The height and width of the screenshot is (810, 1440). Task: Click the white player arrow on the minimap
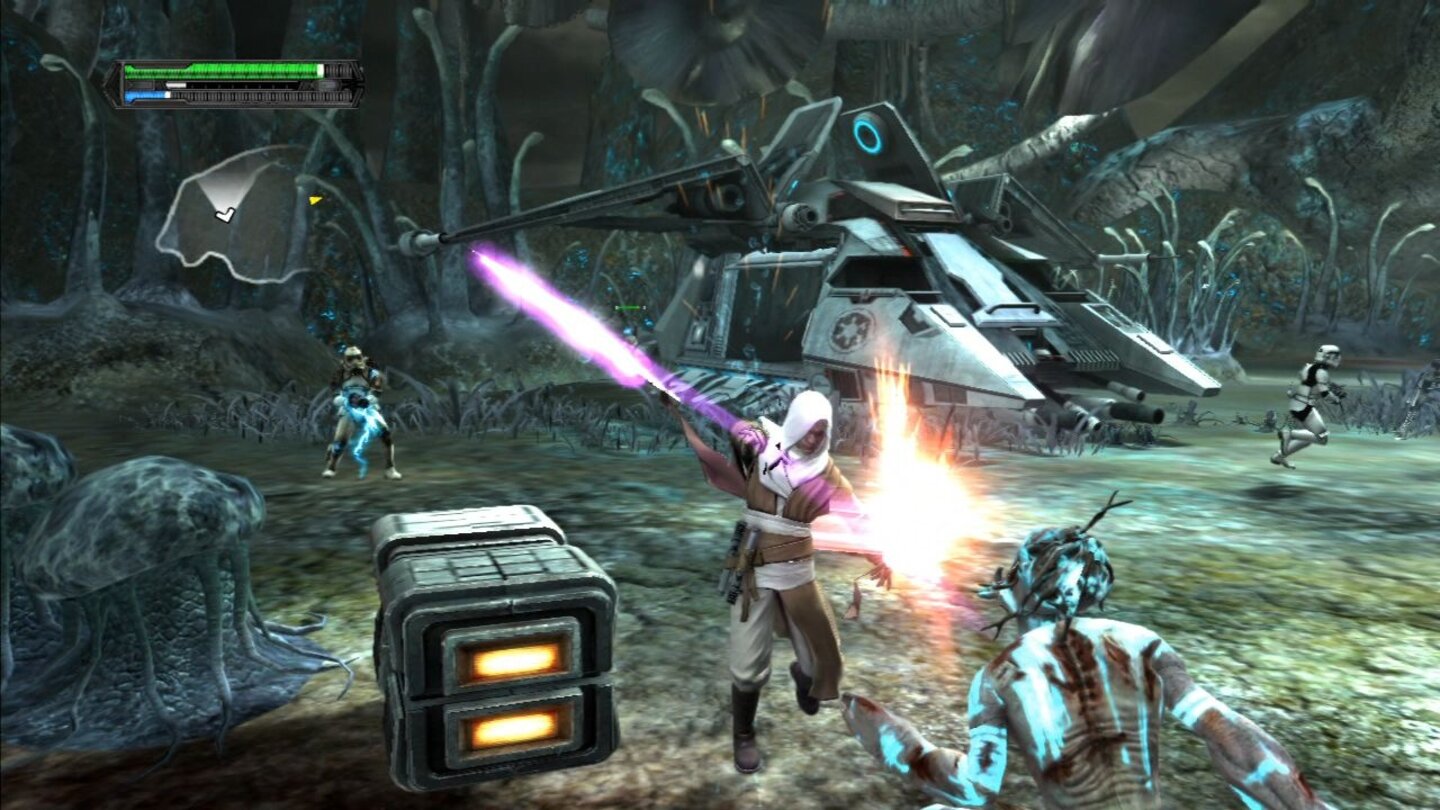(x=225, y=215)
